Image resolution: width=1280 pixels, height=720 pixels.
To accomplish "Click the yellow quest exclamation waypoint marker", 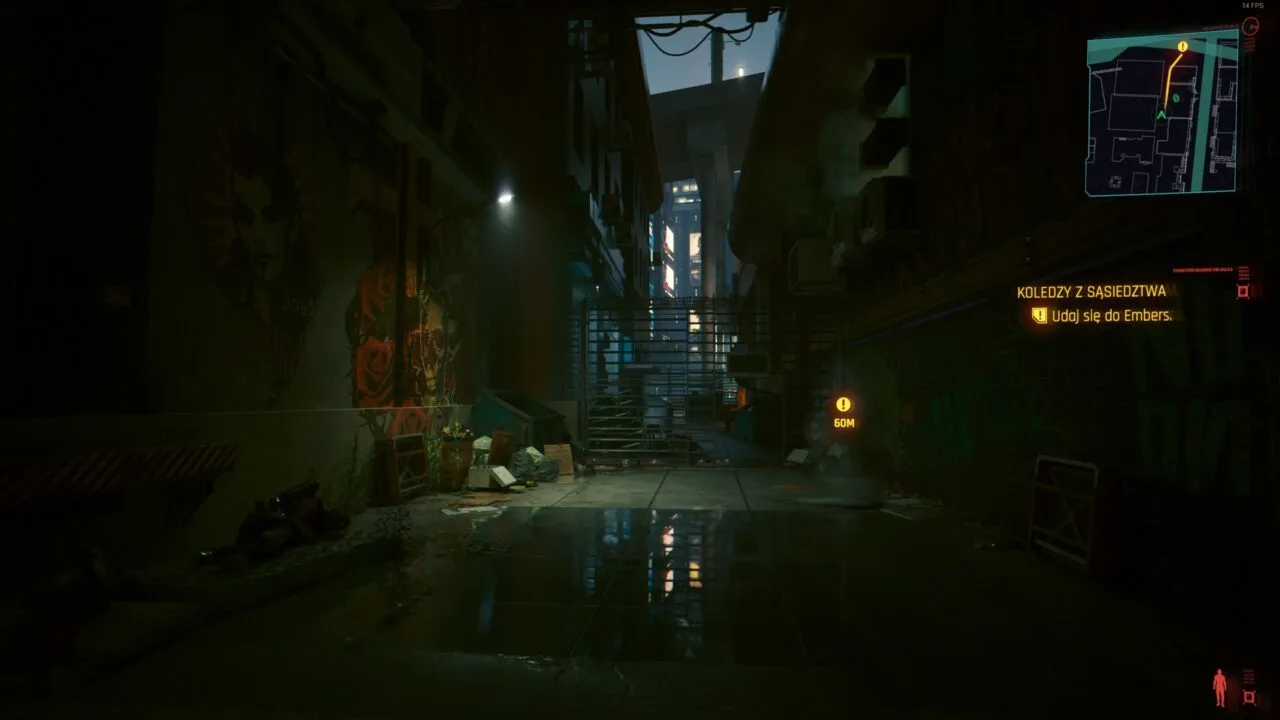I will tap(845, 406).
